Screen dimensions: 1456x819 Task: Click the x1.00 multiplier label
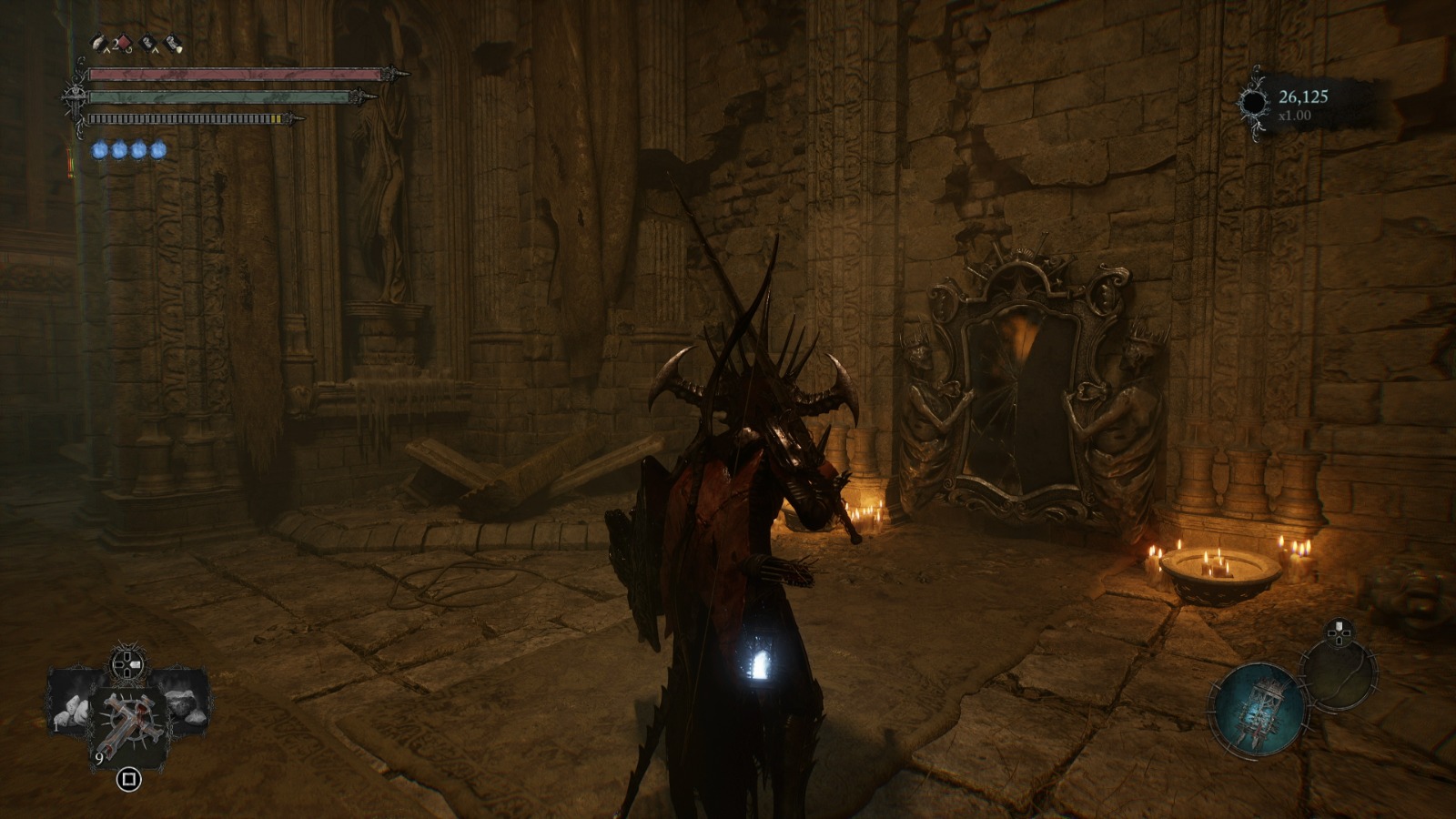coord(1293,115)
